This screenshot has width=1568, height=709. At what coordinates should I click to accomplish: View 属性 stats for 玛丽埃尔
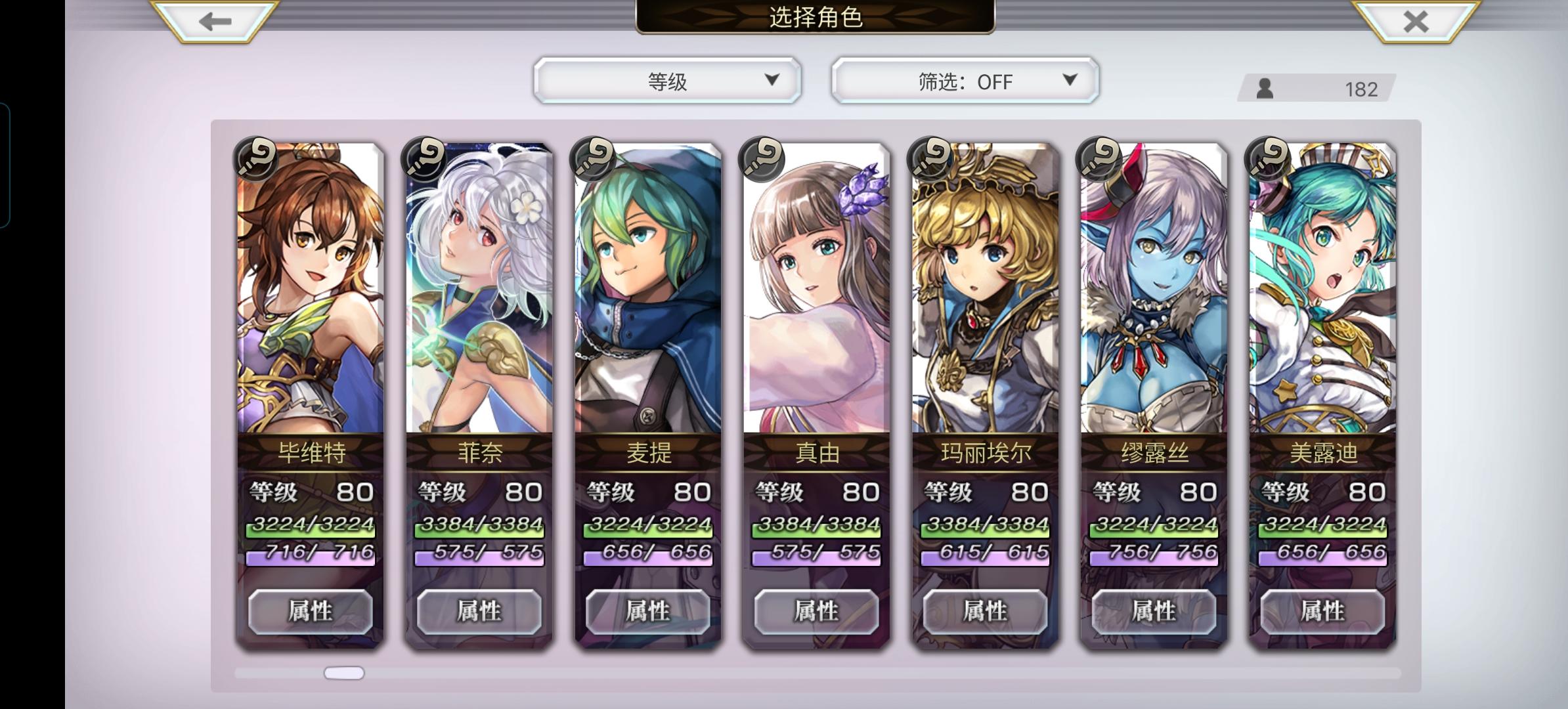984,611
